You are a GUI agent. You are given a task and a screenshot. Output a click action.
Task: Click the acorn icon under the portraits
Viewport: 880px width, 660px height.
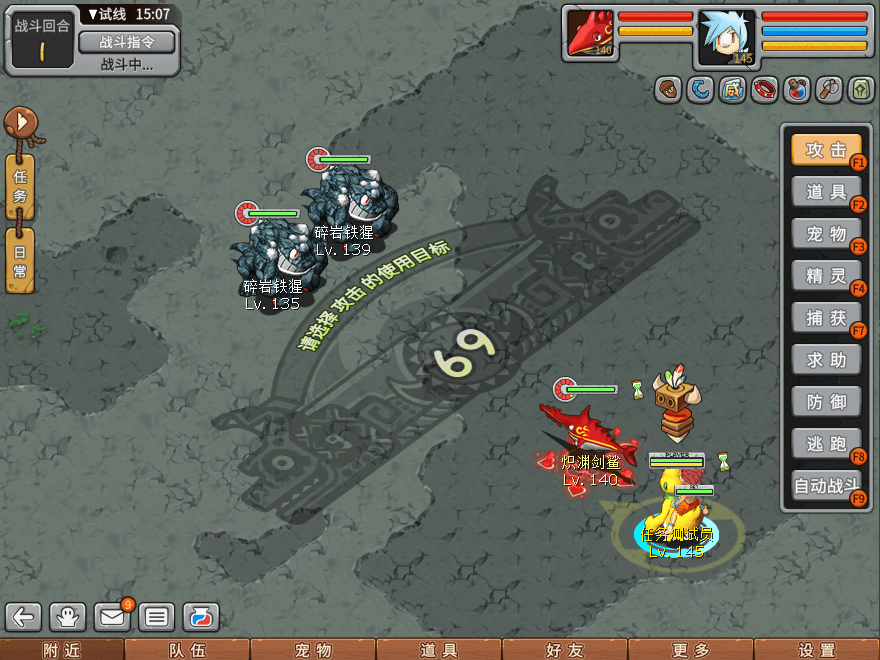click(668, 90)
